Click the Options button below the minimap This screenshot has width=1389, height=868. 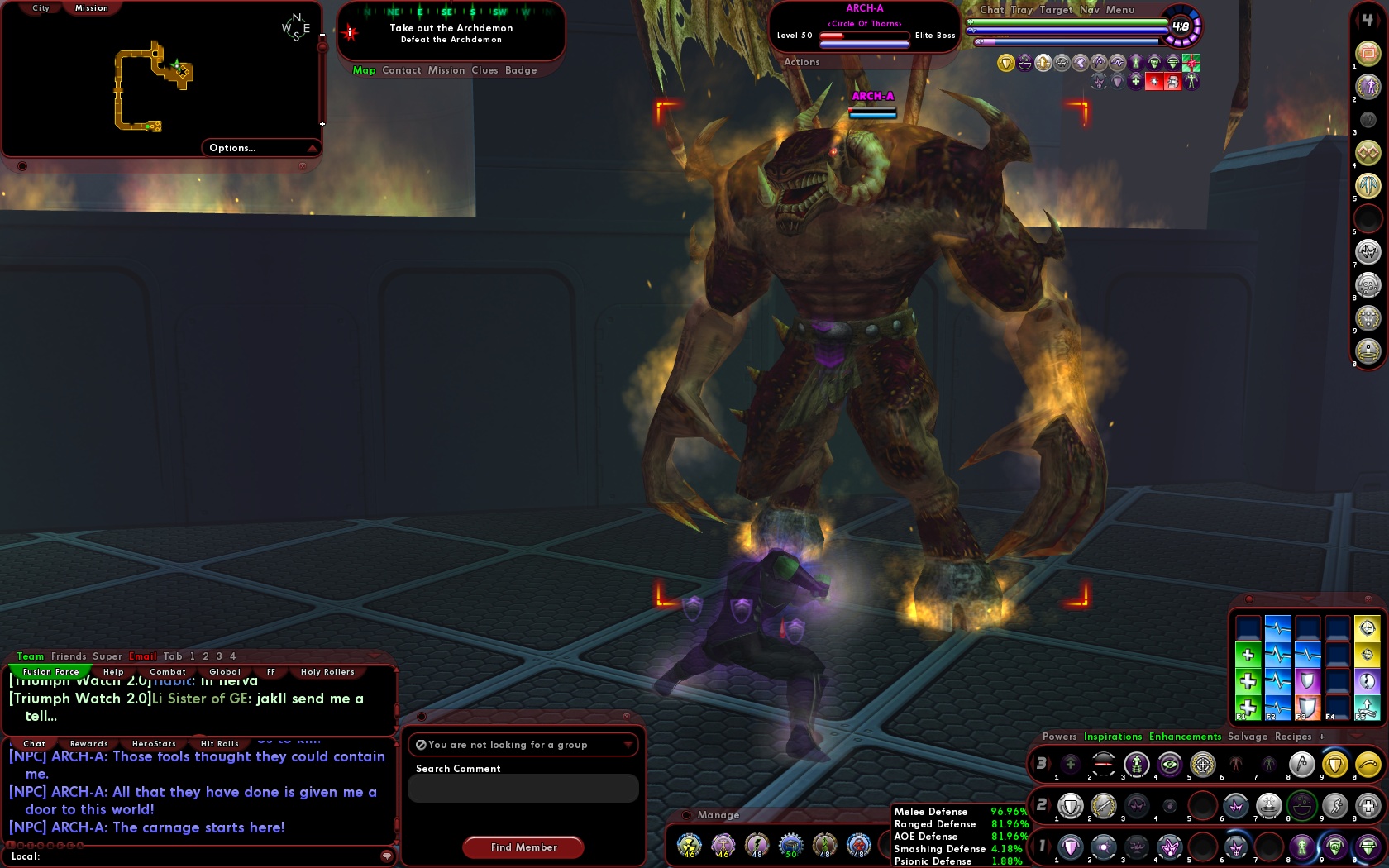tap(232, 148)
